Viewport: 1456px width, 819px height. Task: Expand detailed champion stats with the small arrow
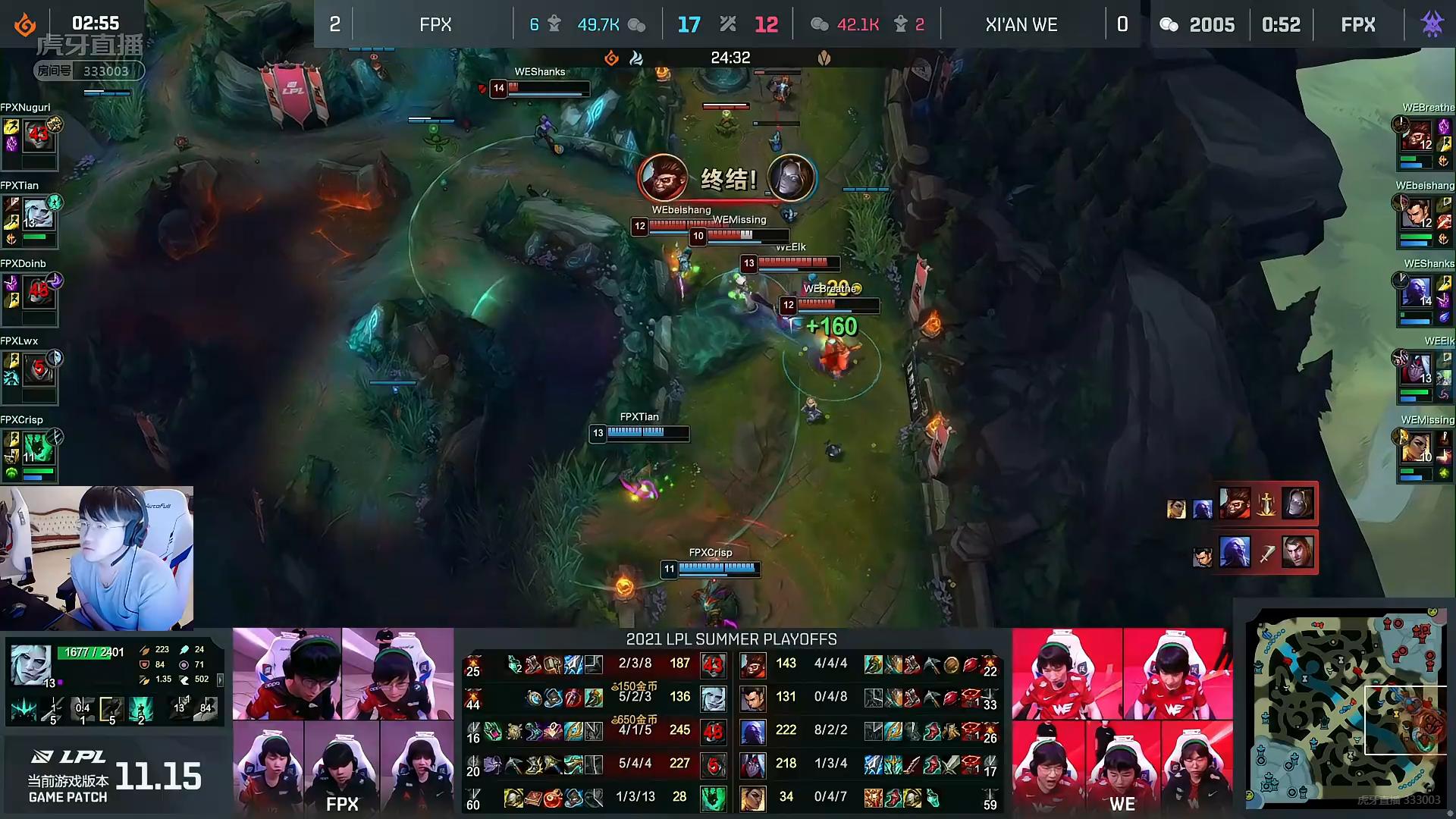(x=219, y=680)
